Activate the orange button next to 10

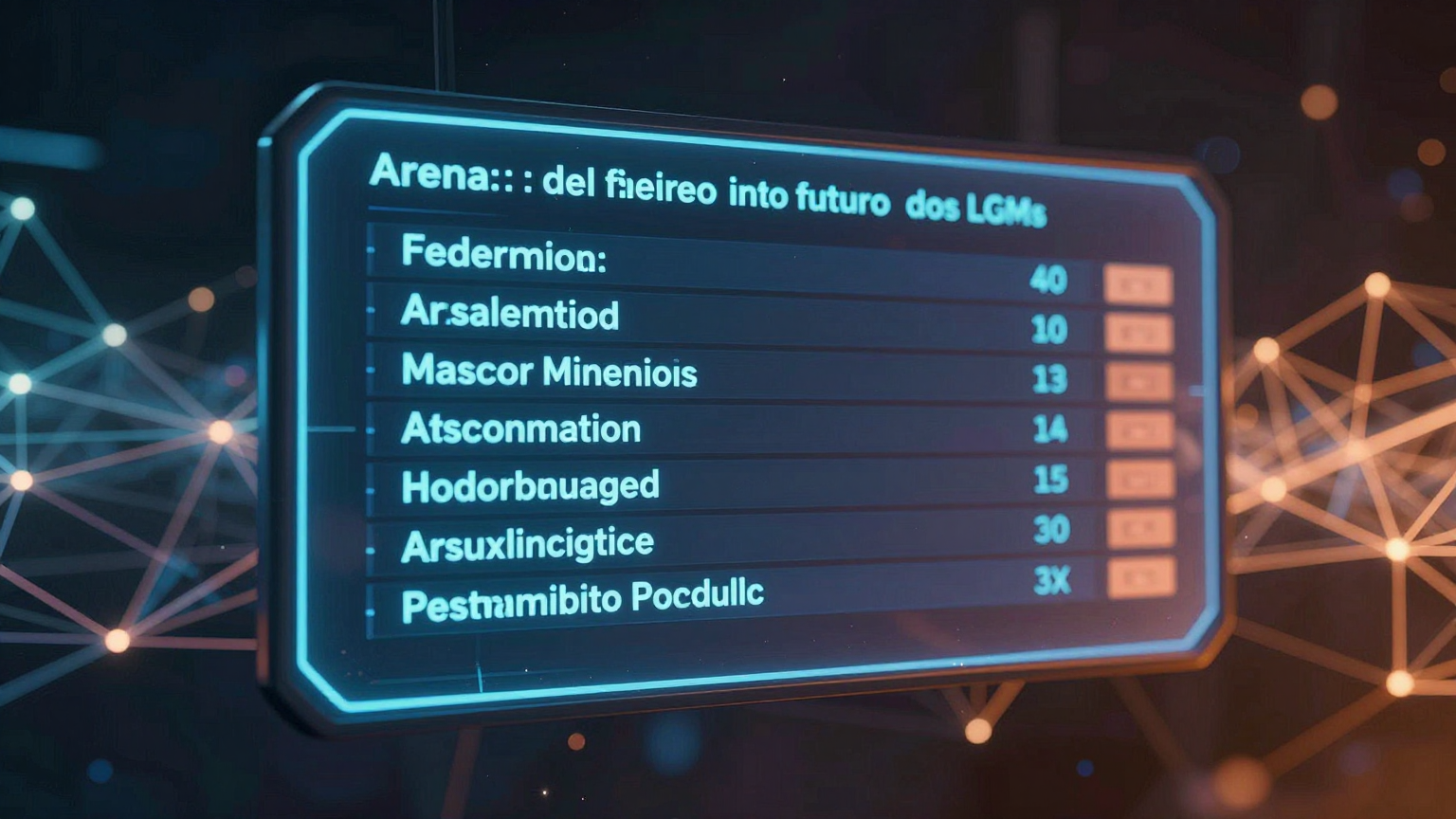1138,334
